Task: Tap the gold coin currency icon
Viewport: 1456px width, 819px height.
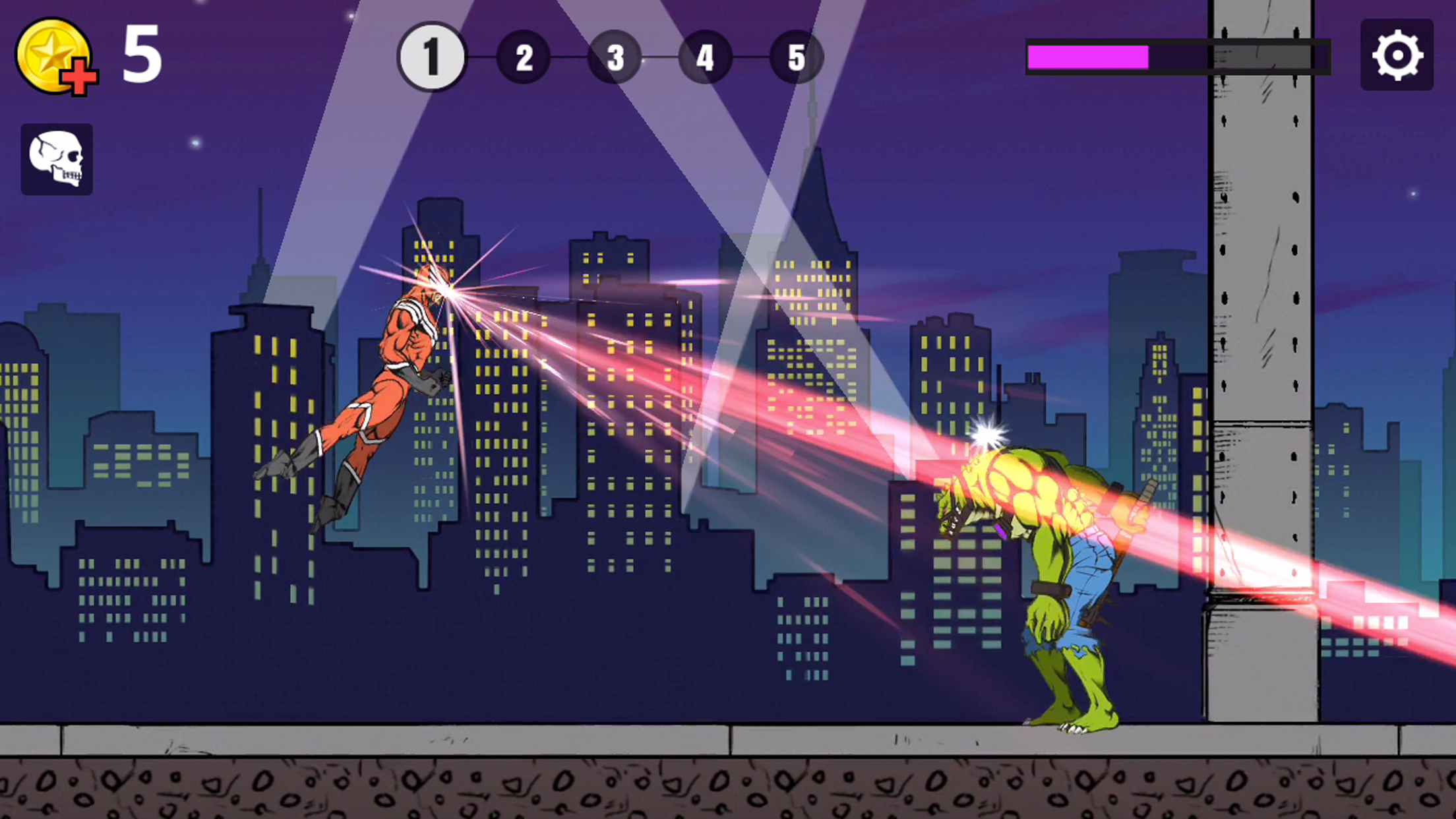Action: [x=54, y=56]
